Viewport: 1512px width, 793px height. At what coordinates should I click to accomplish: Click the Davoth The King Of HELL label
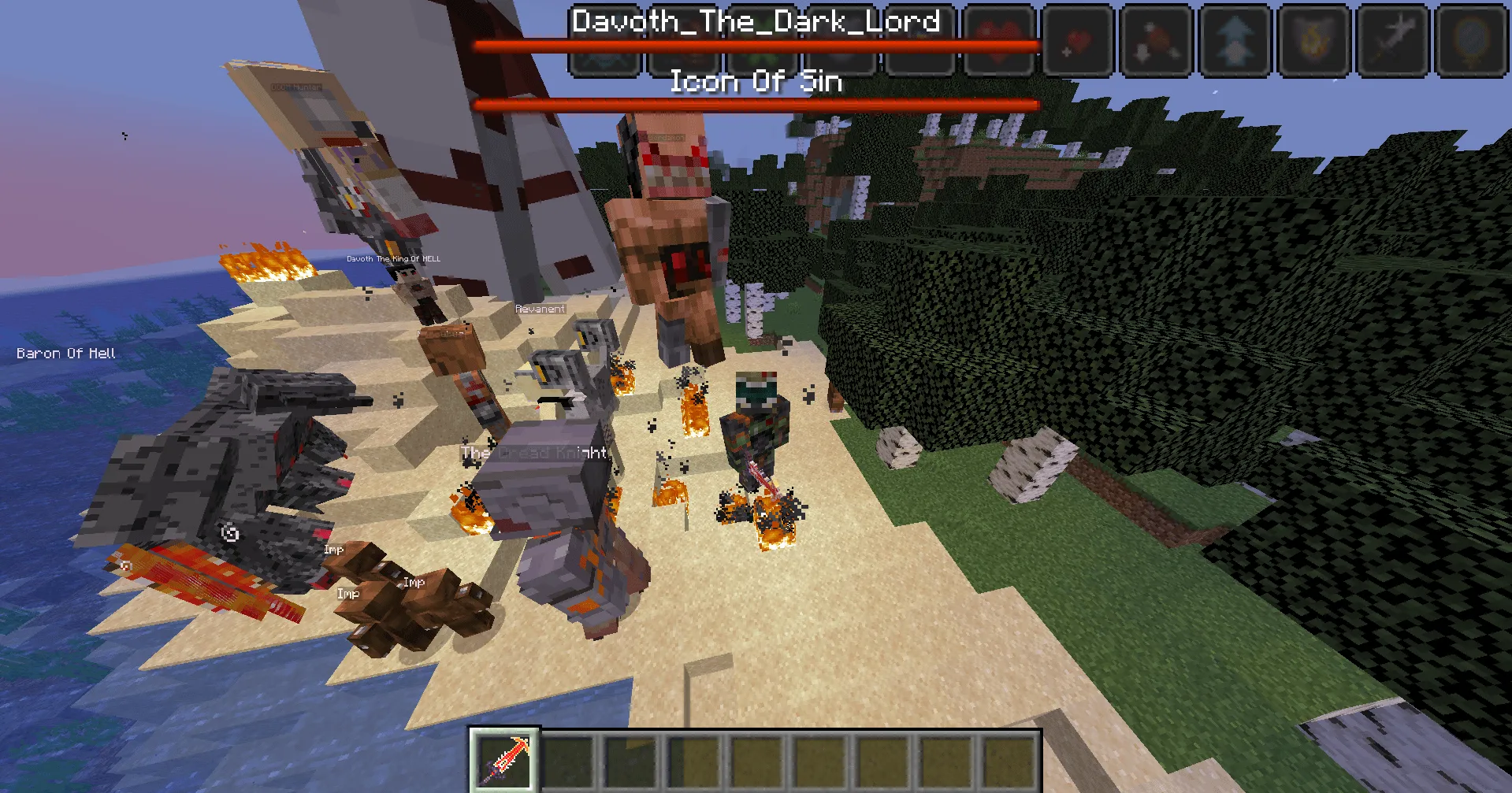click(392, 258)
